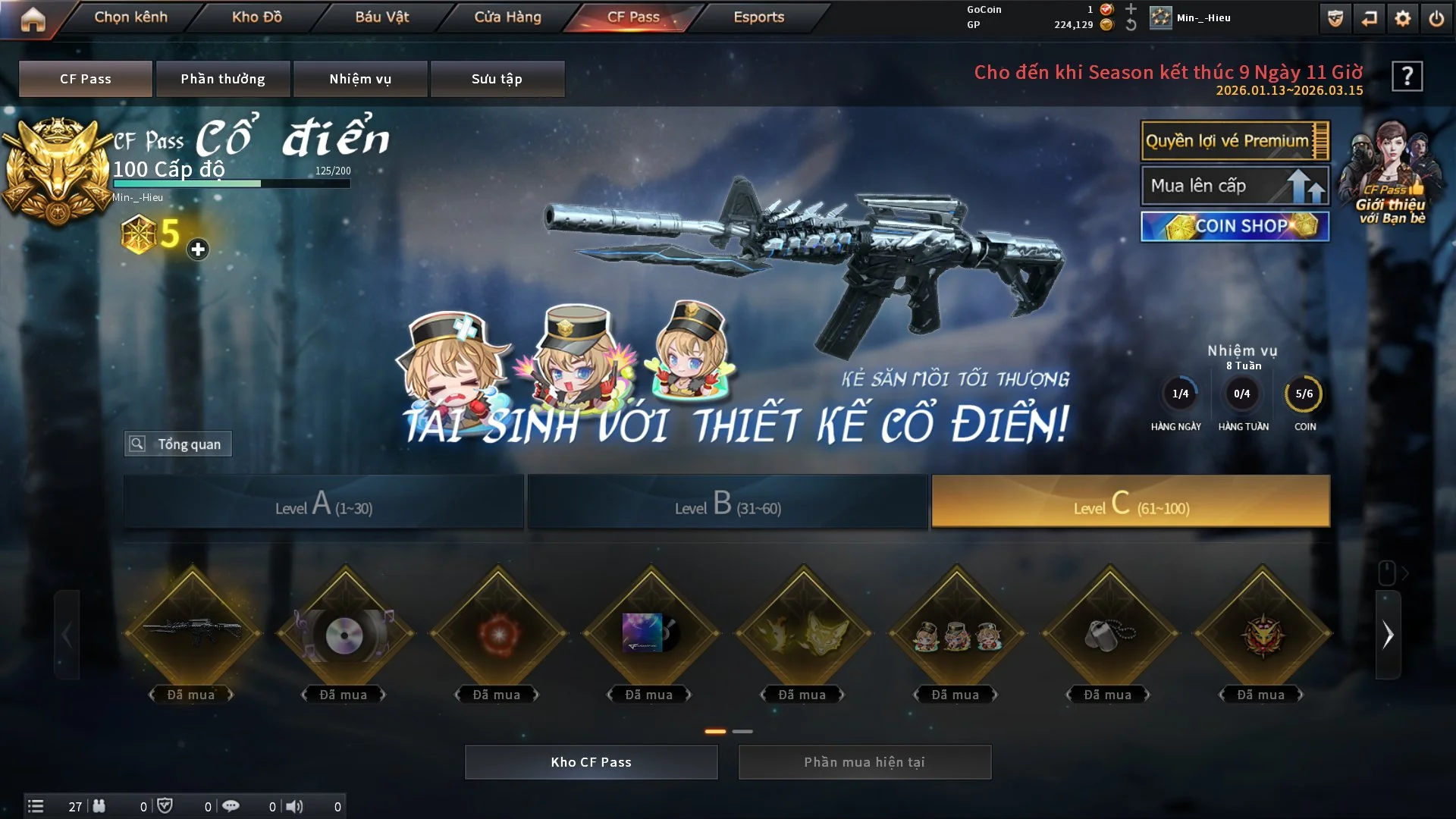Open the Kho Đồ inventory menu

(256, 17)
